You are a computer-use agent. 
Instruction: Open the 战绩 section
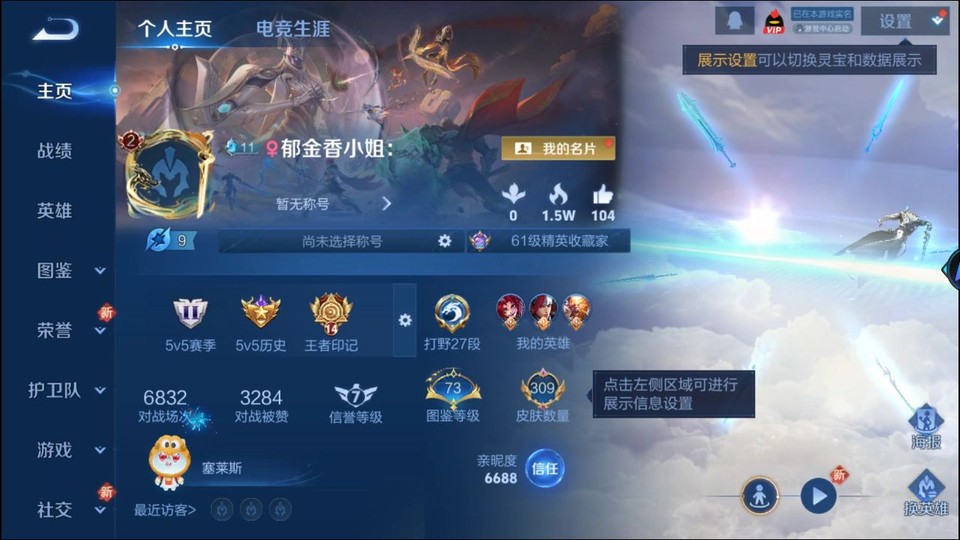55,151
